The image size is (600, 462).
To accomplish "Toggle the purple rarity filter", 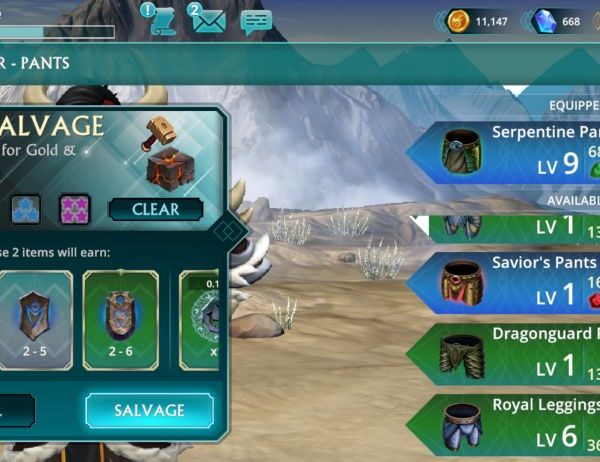I will tap(75, 209).
